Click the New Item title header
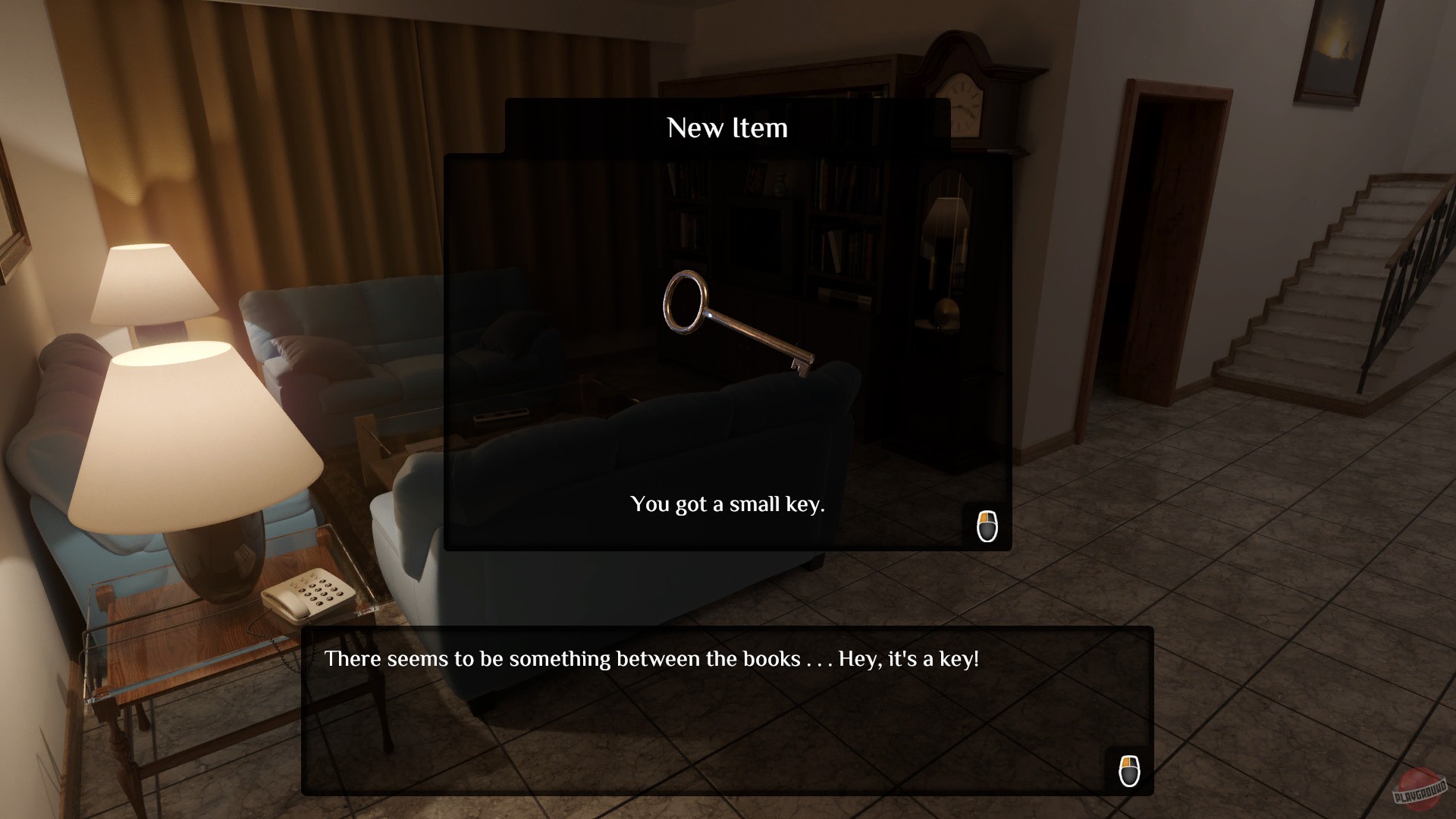Viewport: 1456px width, 819px height. [726, 127]
